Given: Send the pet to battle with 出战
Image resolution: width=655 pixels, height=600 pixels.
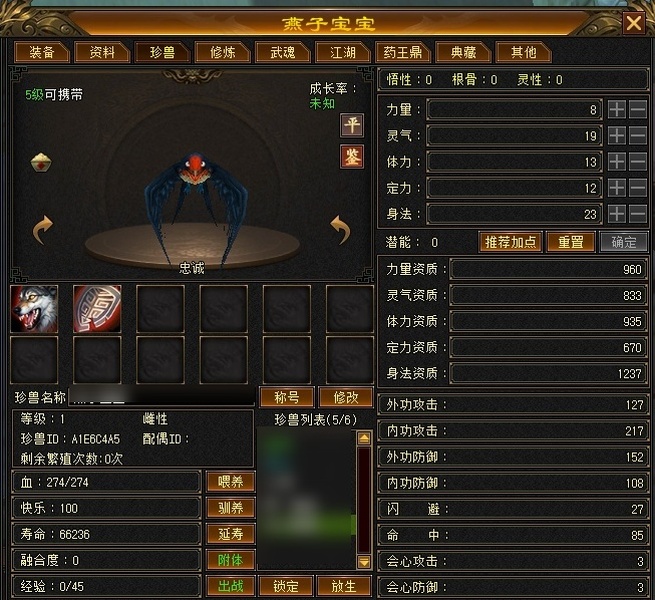Looking at the screenshot, I should 230,586.
